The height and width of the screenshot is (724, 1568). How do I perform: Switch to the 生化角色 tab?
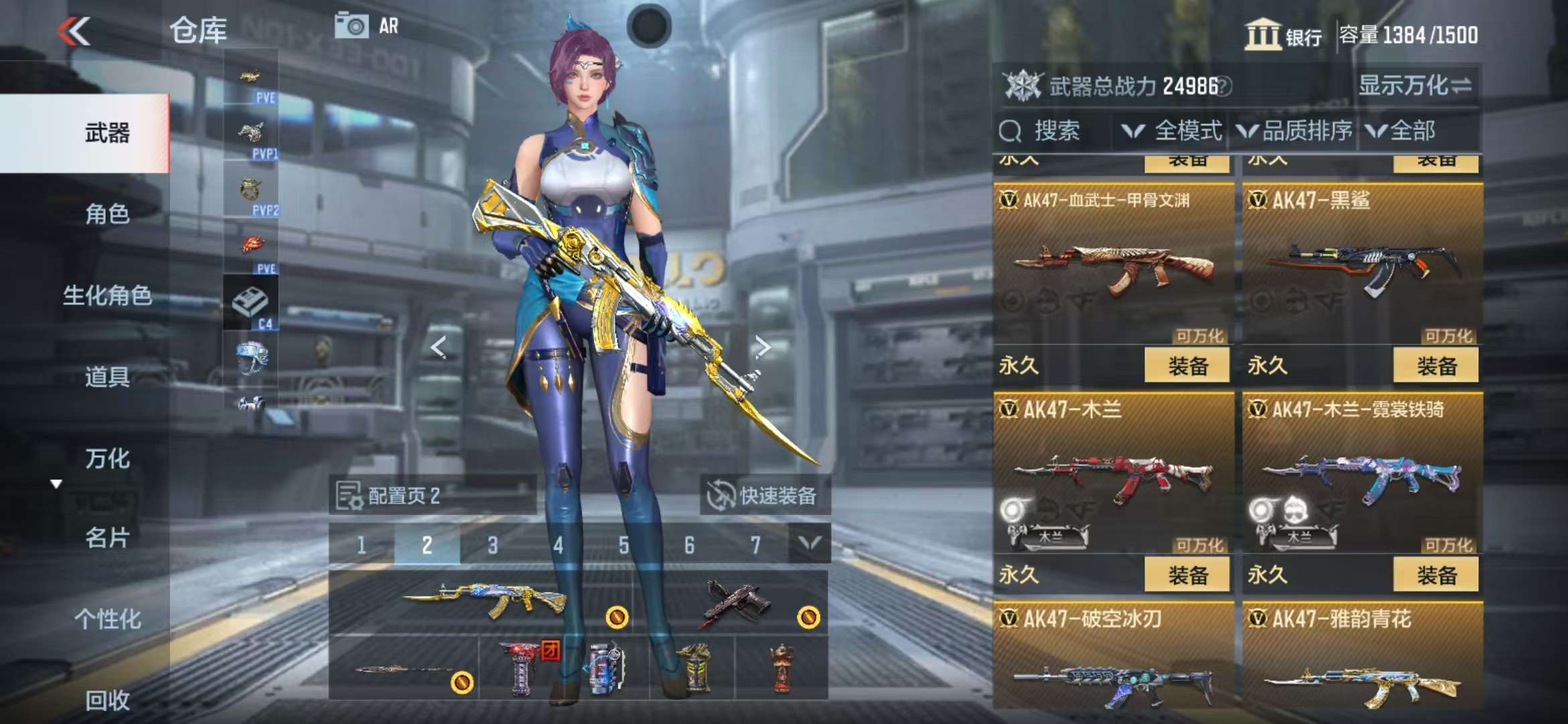click(x=107, y=295)
